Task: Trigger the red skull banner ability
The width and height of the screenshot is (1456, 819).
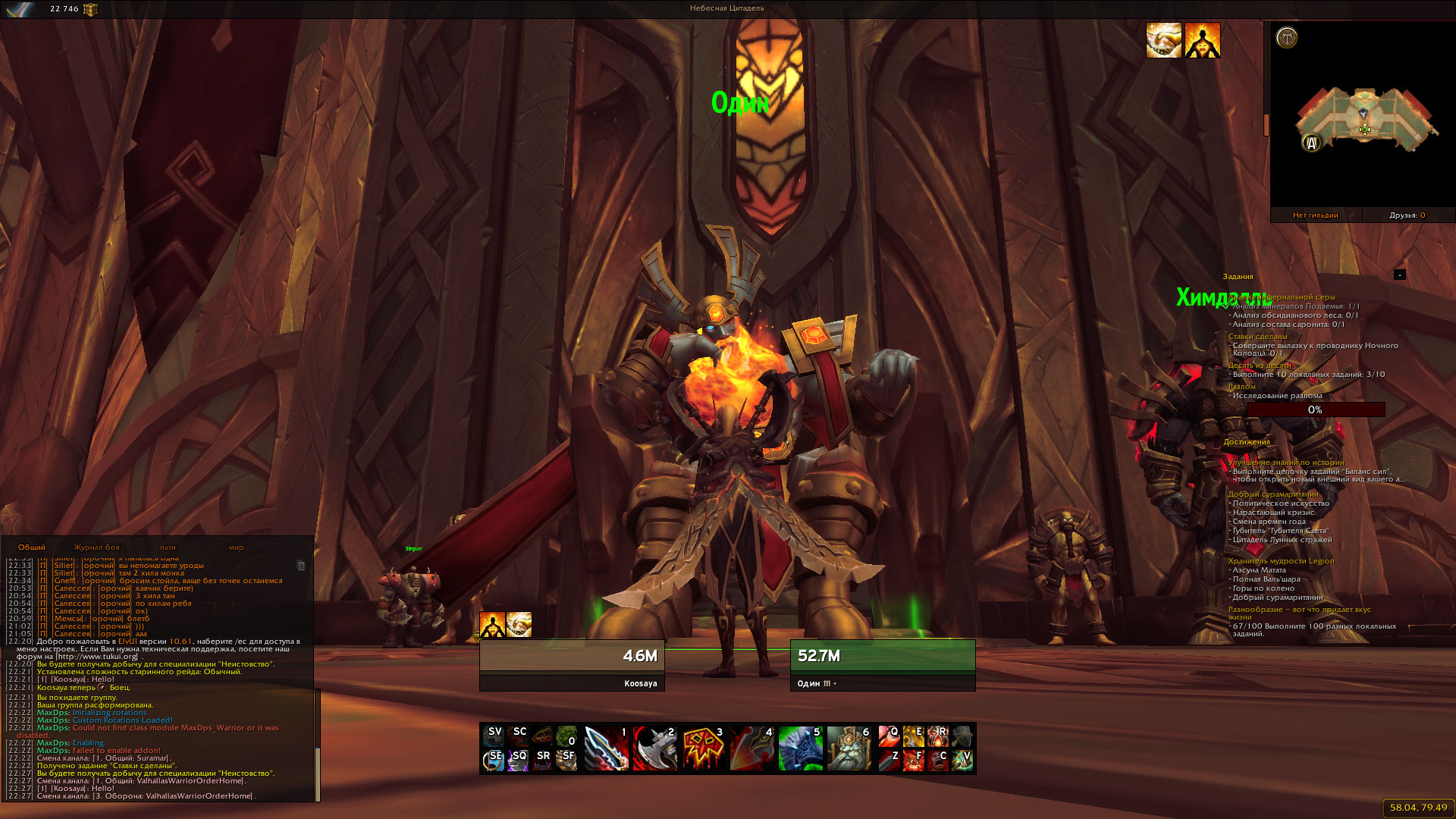Action: click(x=703, y=748)
